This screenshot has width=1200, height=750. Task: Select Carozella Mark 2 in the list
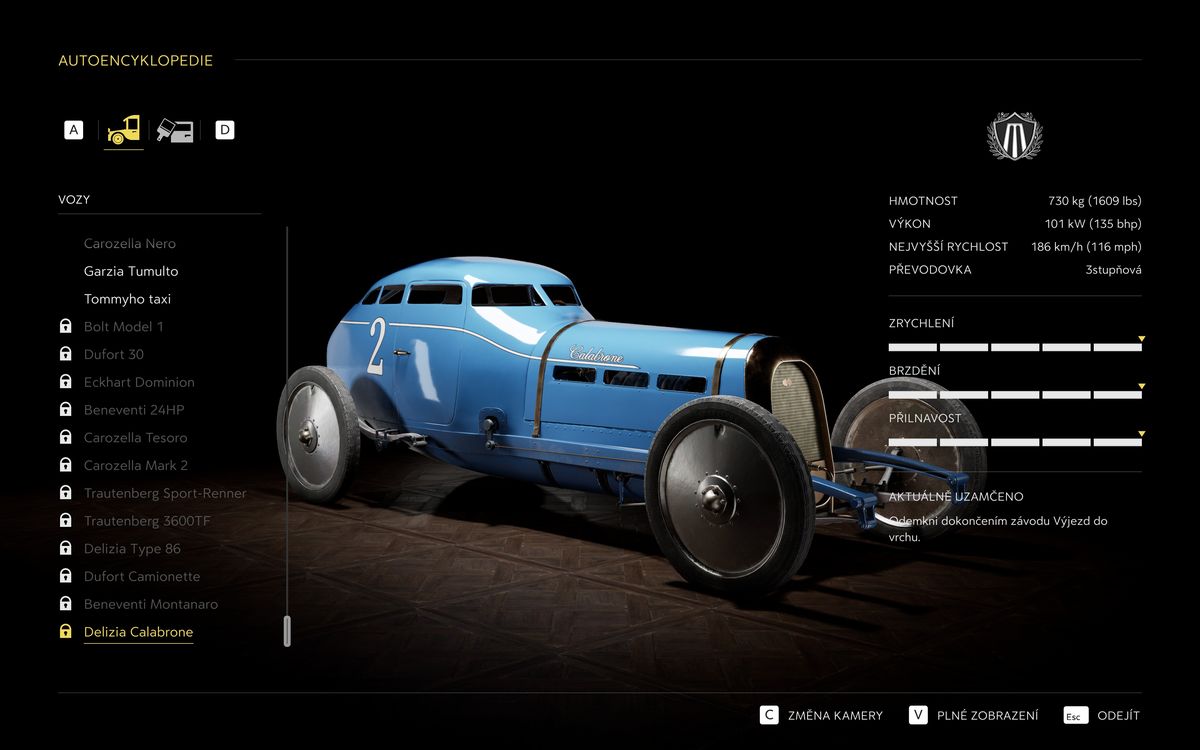click(135, 465)
